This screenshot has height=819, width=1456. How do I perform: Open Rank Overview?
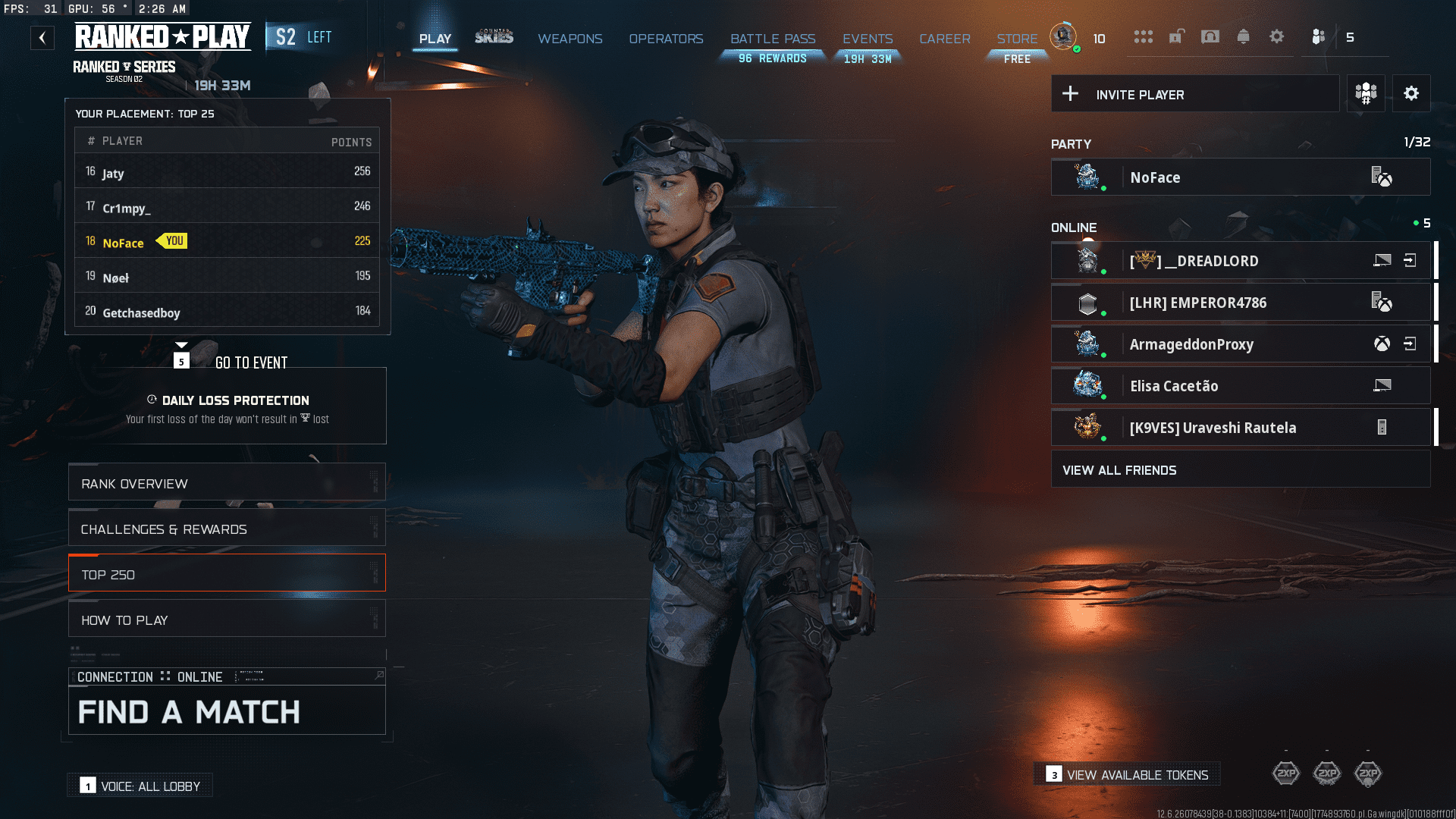tap(227, 484)
